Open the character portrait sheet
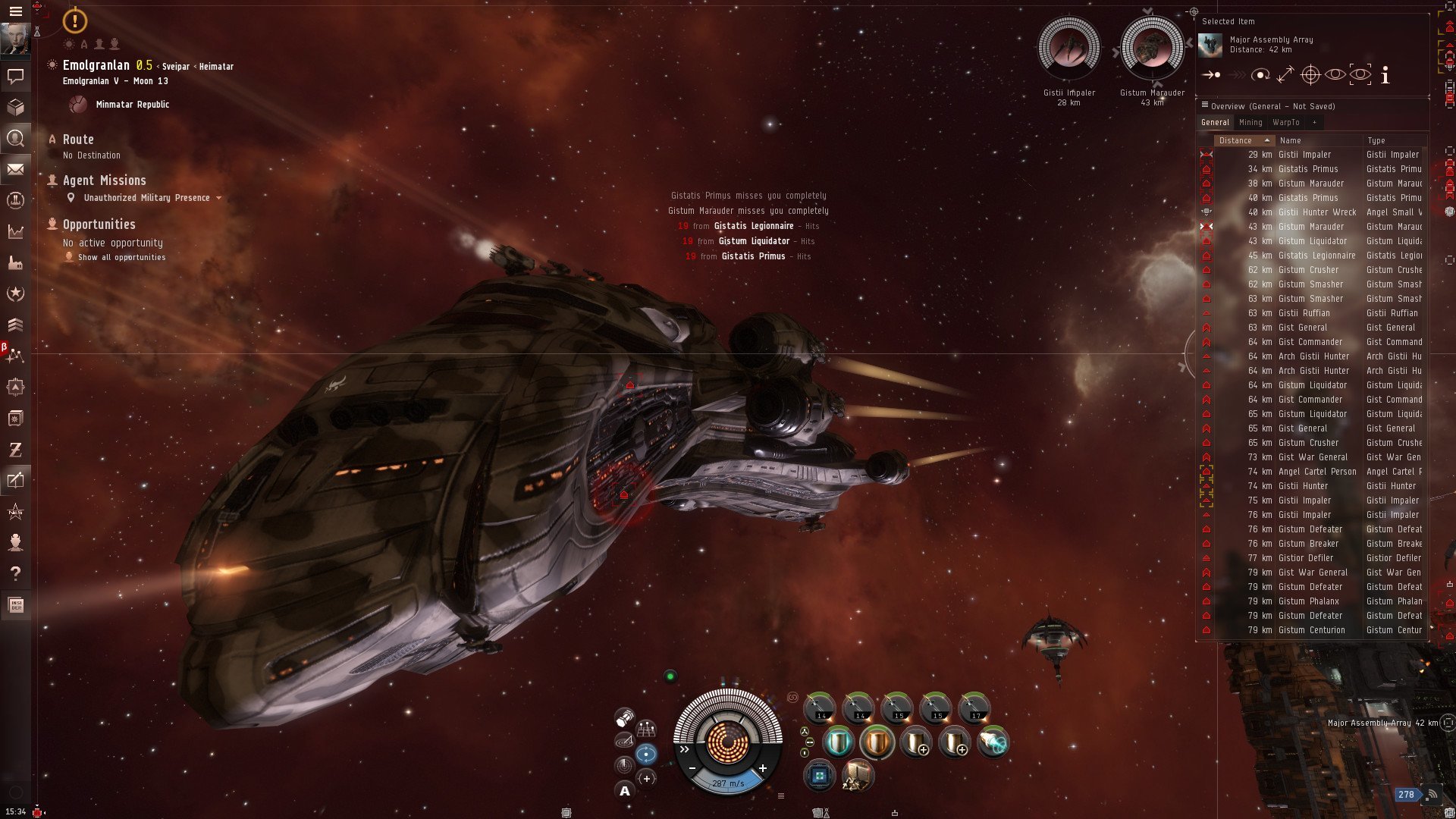Viewport: 1456px width, 819px height. click(15, 39)
